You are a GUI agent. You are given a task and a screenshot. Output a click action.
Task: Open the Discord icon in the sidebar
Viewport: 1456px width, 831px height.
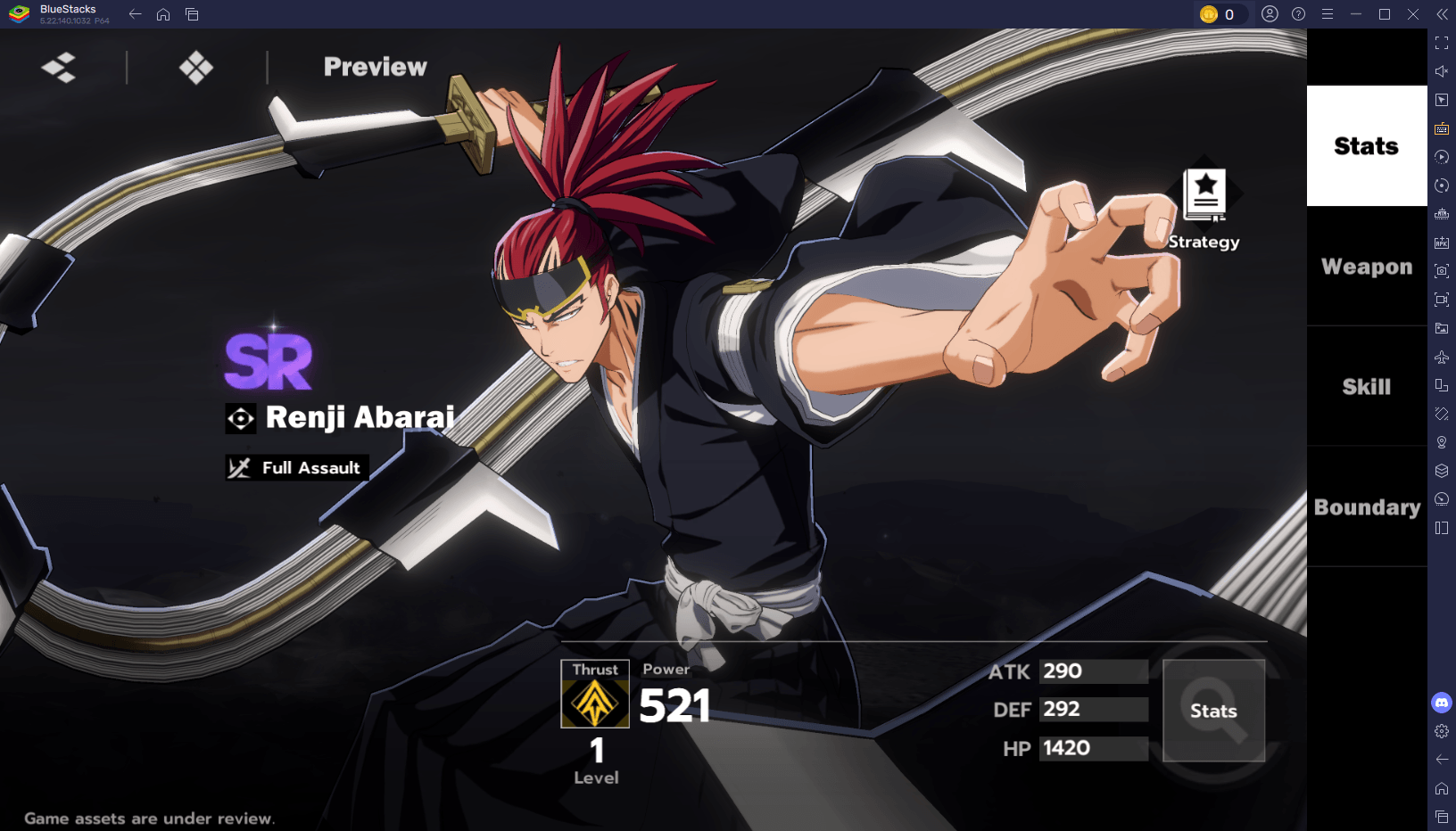point(1442,702)
